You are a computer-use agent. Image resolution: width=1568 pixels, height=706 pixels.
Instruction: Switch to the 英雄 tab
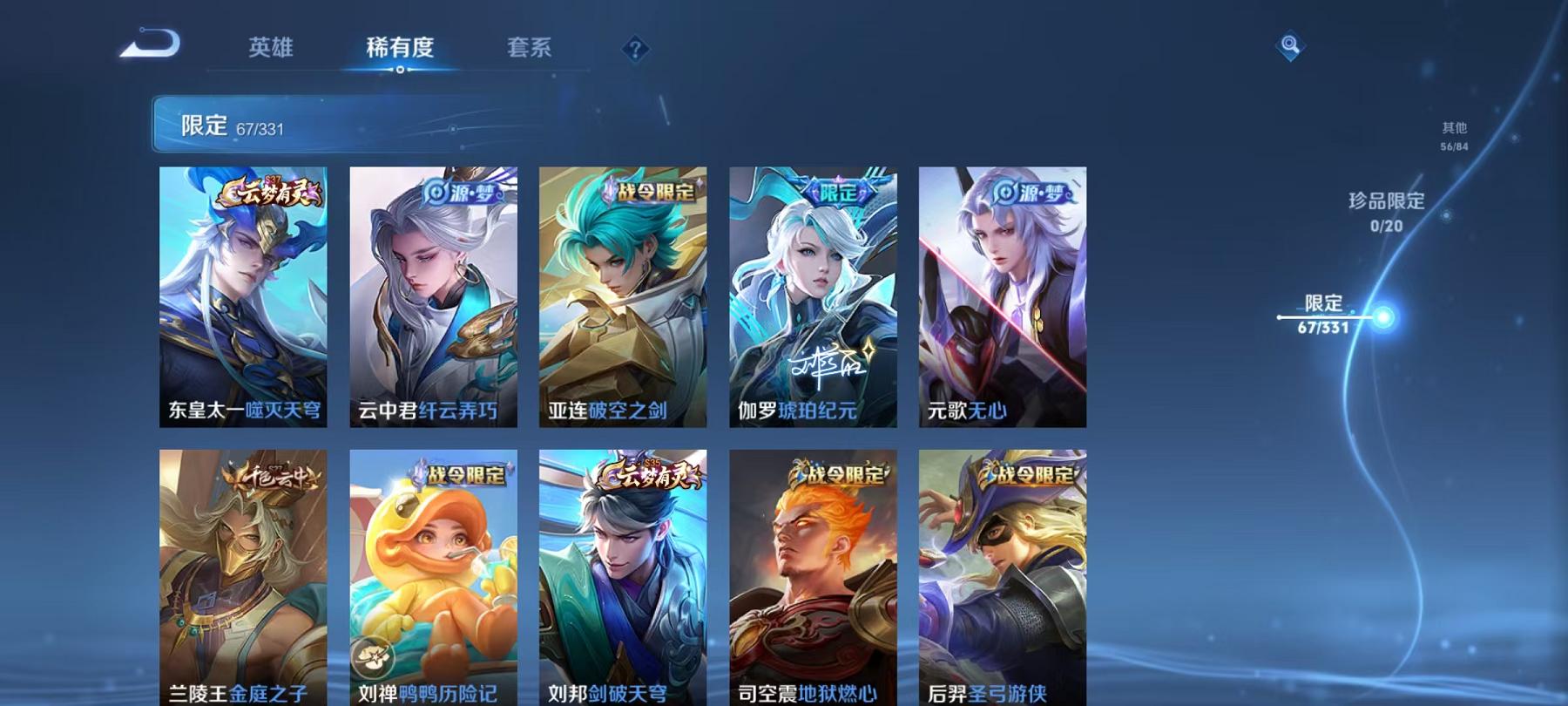pyautogui.click(x=270, y=50)
